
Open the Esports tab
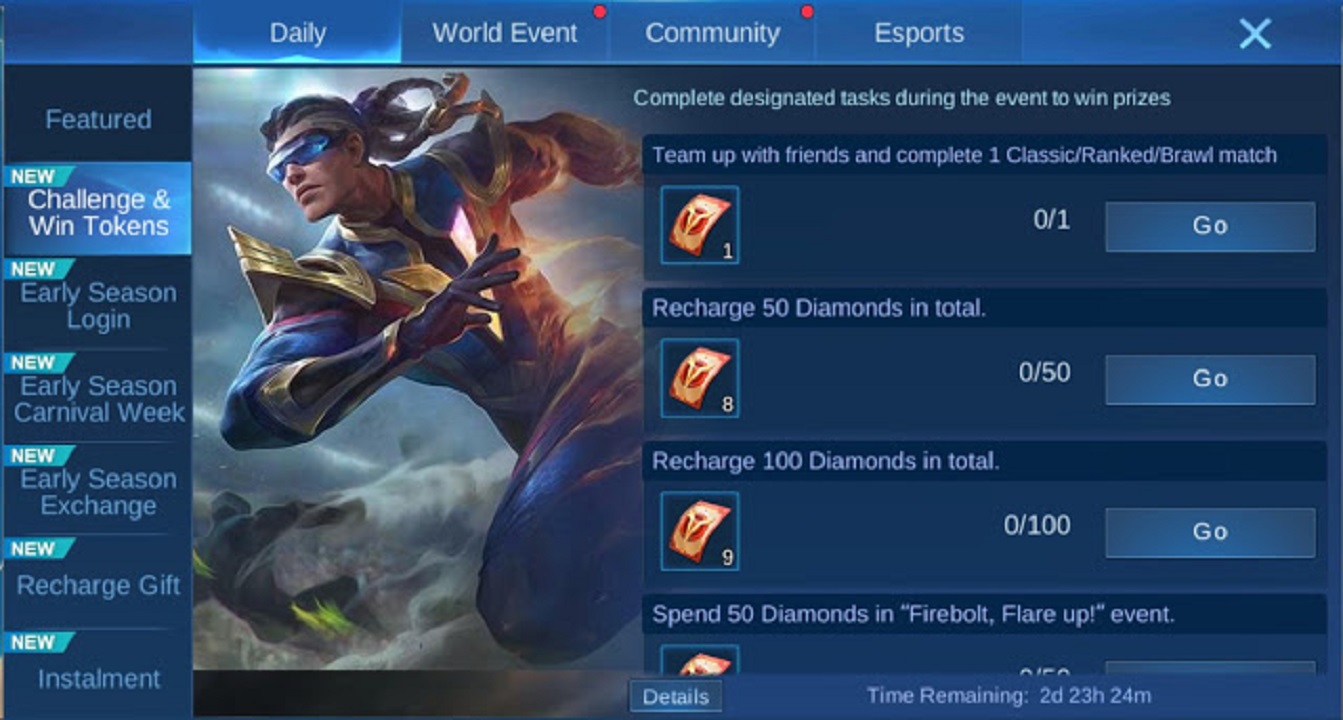click(x=917, y=33)
